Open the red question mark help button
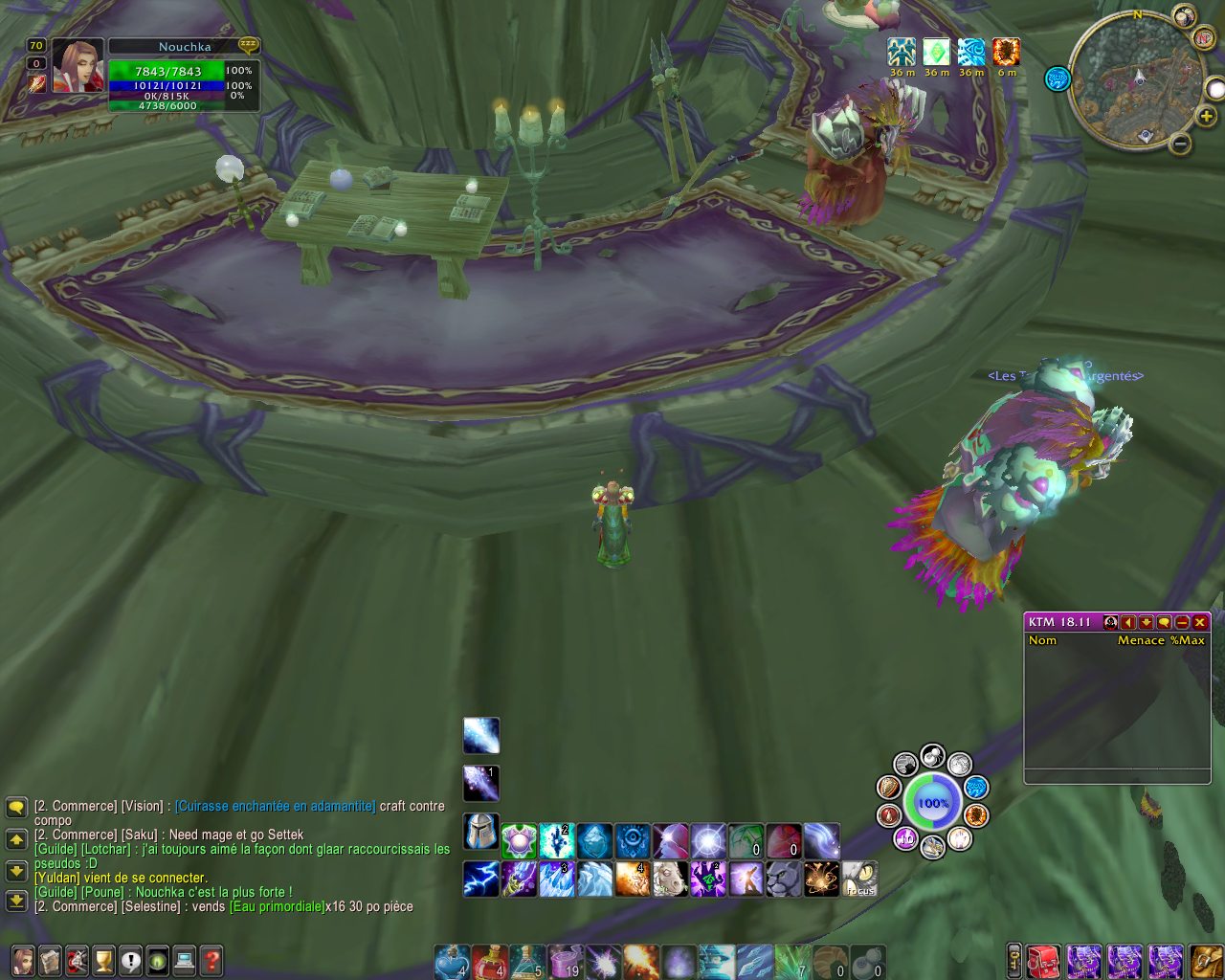 [211, 960]
